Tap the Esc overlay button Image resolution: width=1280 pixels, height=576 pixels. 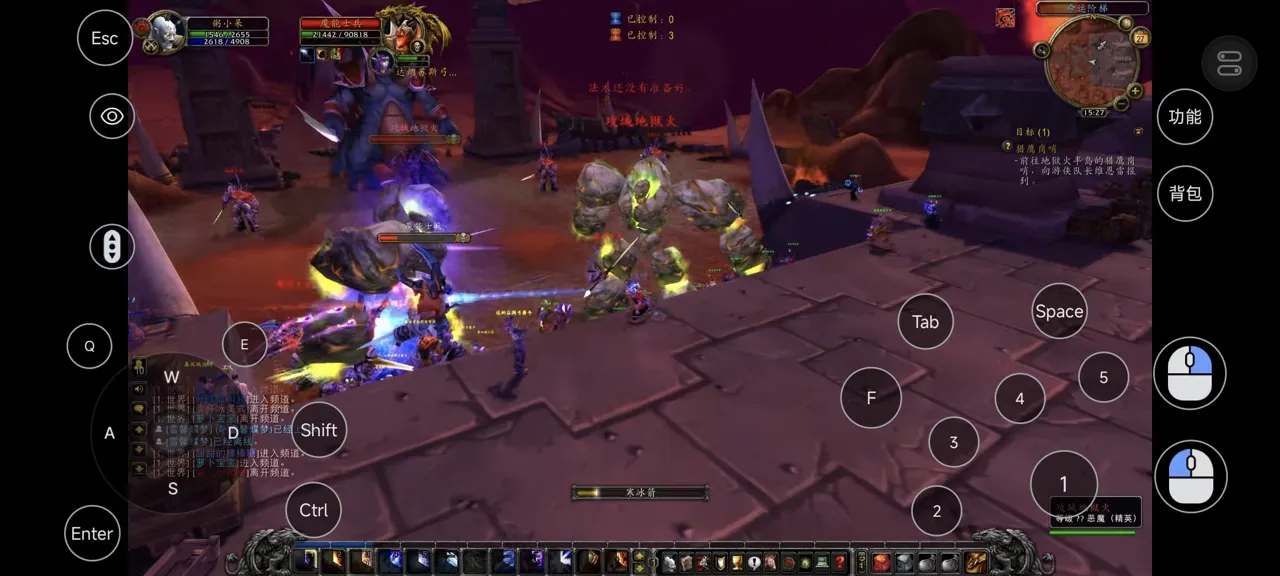point(105,38)
